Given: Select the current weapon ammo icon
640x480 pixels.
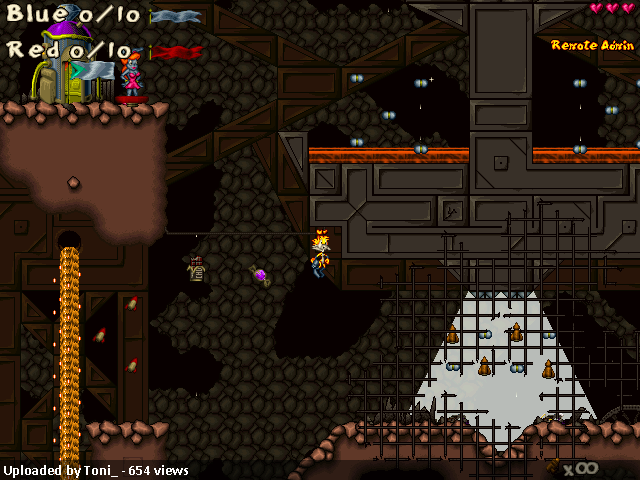Looking at the screenshot, I should tap(553, 465).
